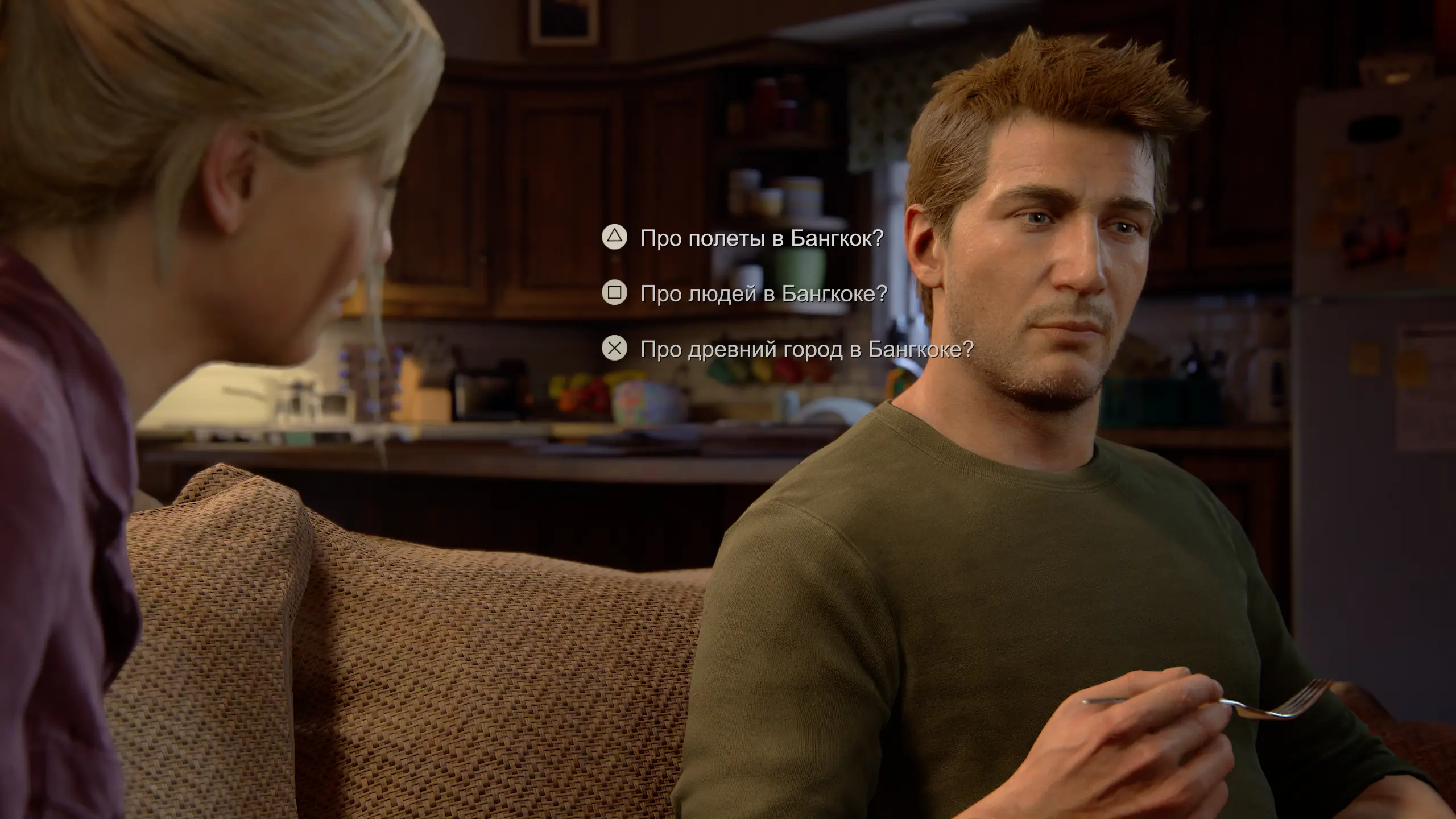Select dialogue option "Про людей в Бангкоке?"
Viewport: 1456px width, 819px height.
pyautogui.click(x=763, y=293)
